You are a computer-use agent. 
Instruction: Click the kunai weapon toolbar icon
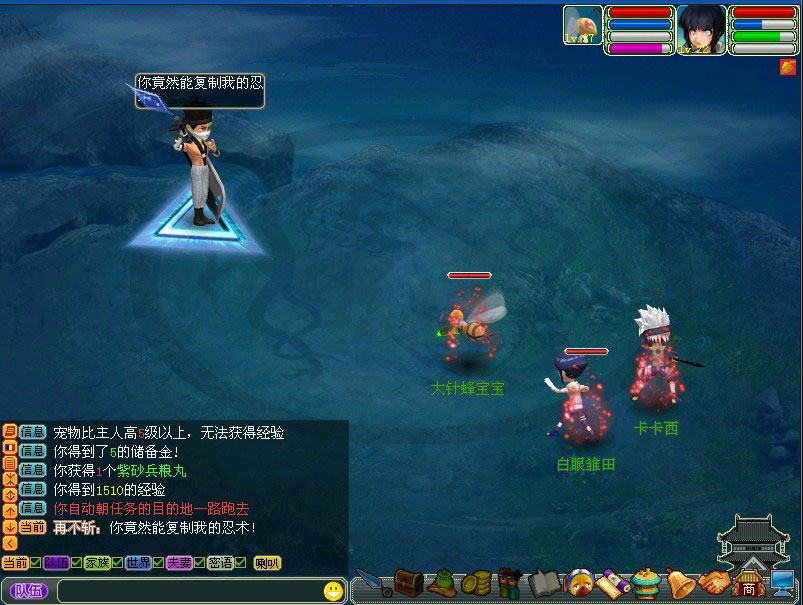click(372, 583)
